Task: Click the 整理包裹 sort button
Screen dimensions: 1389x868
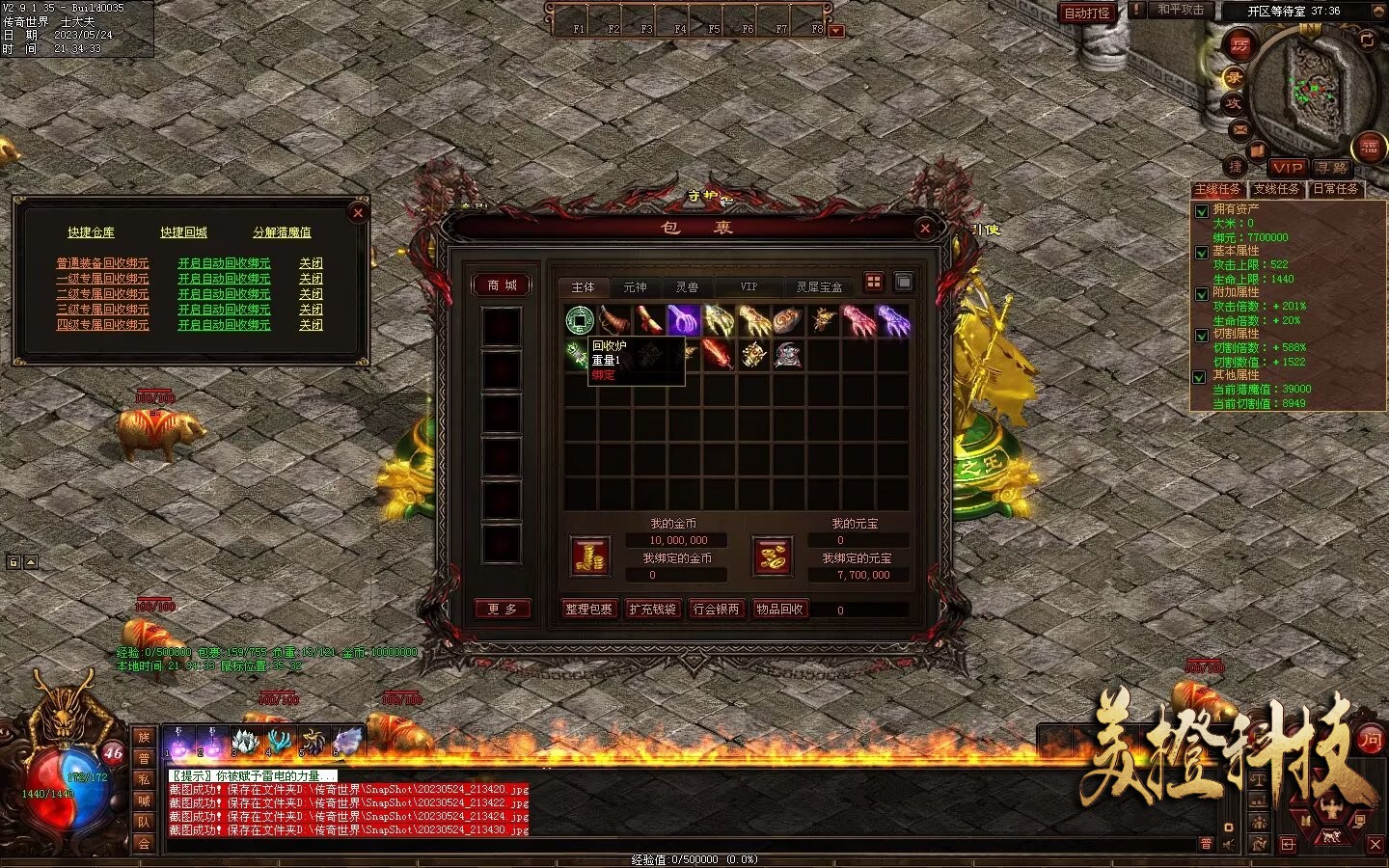Action: click(x=588, y=610)
